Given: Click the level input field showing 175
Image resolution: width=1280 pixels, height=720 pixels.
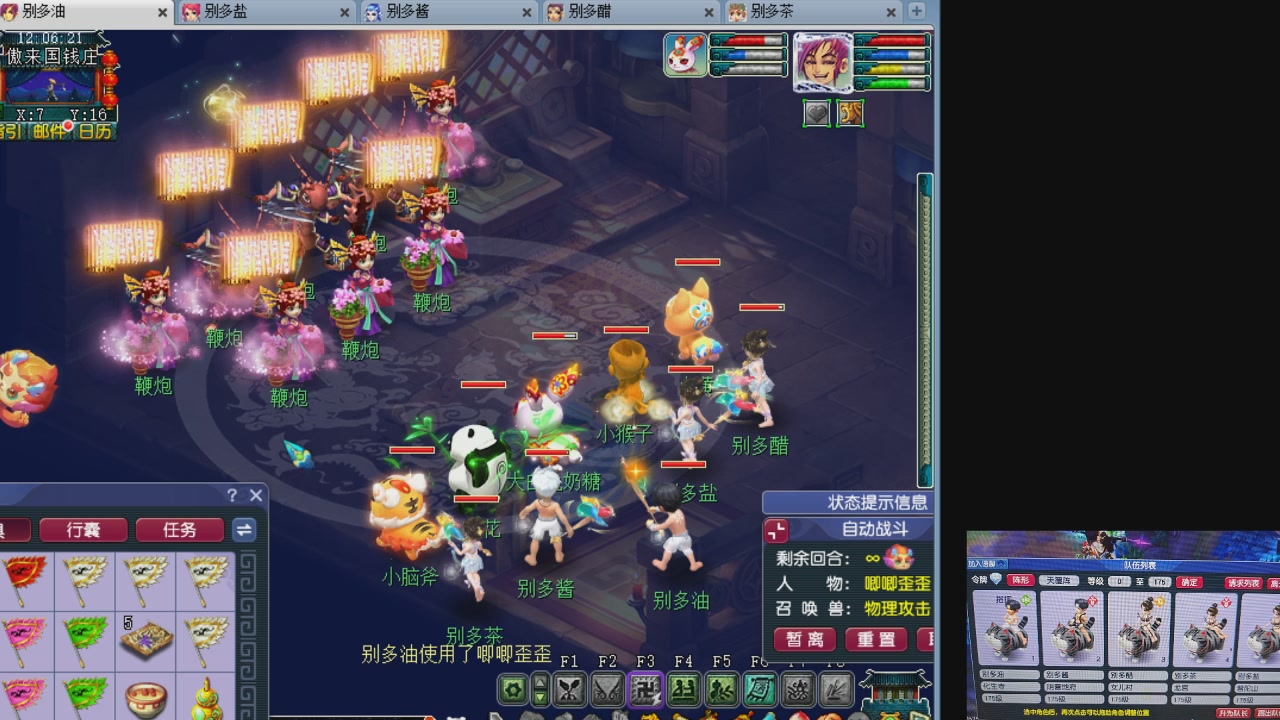Looking at the screenshot, I should tap(1158, 581).
